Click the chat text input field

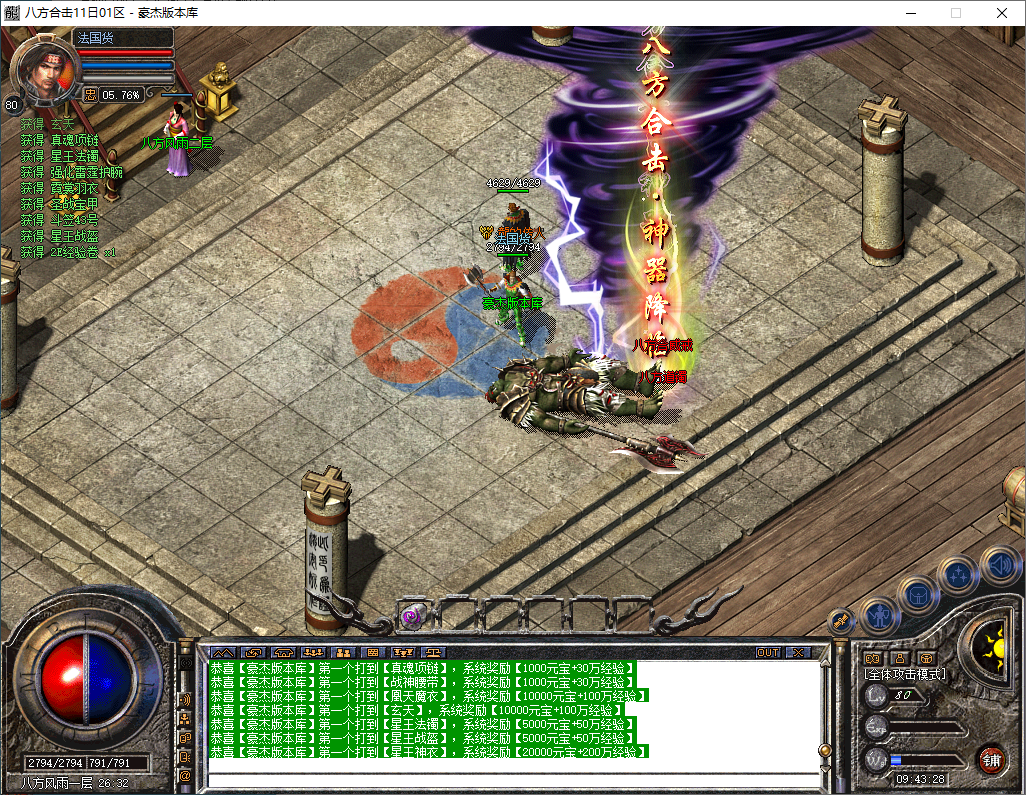510,781
